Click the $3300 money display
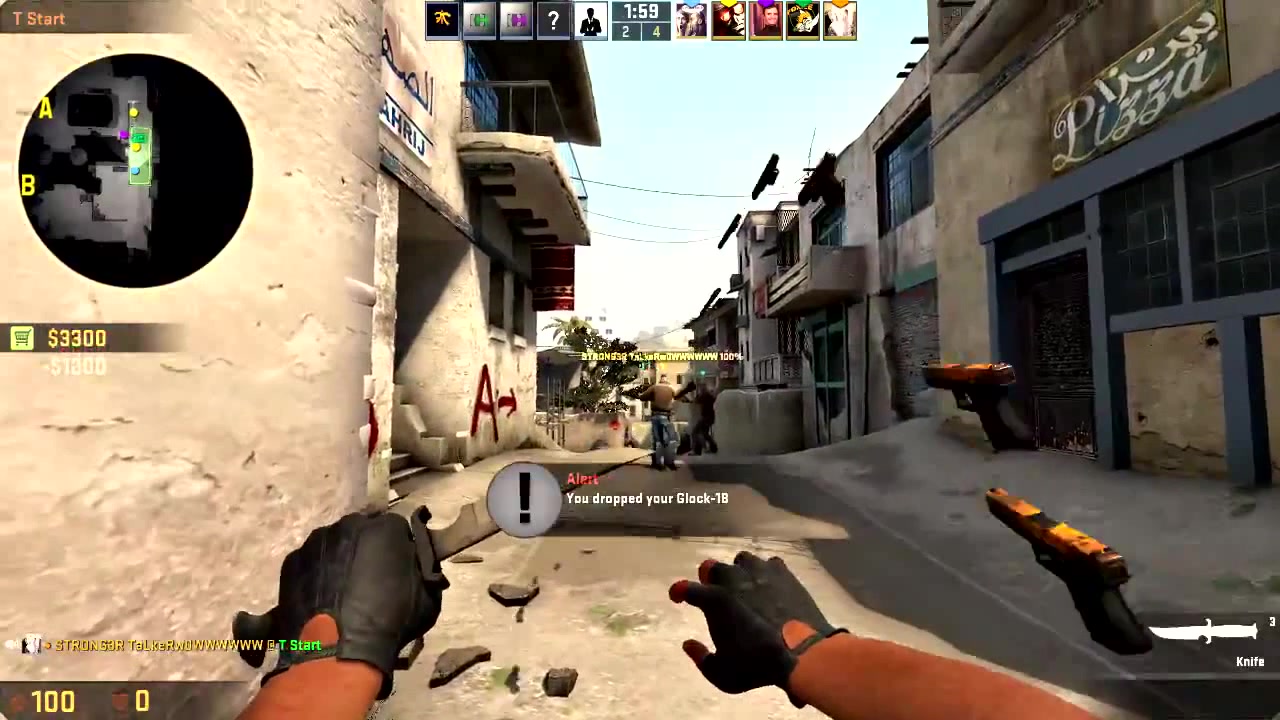This screenshot has width=1280, height=720. (77, 339)
